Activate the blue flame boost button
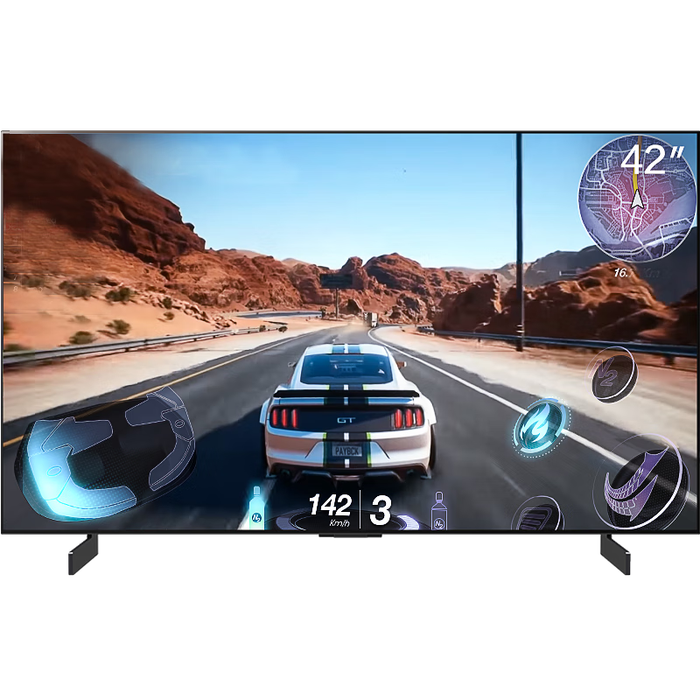 [x=541, y=427]
